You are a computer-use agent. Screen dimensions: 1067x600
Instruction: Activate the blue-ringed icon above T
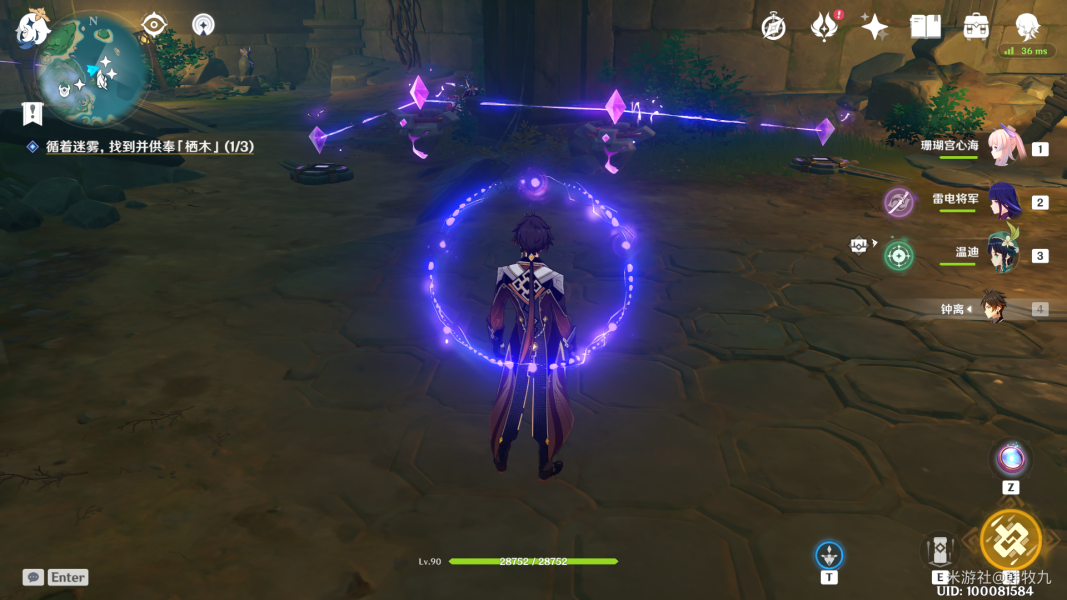pos(829,555)
